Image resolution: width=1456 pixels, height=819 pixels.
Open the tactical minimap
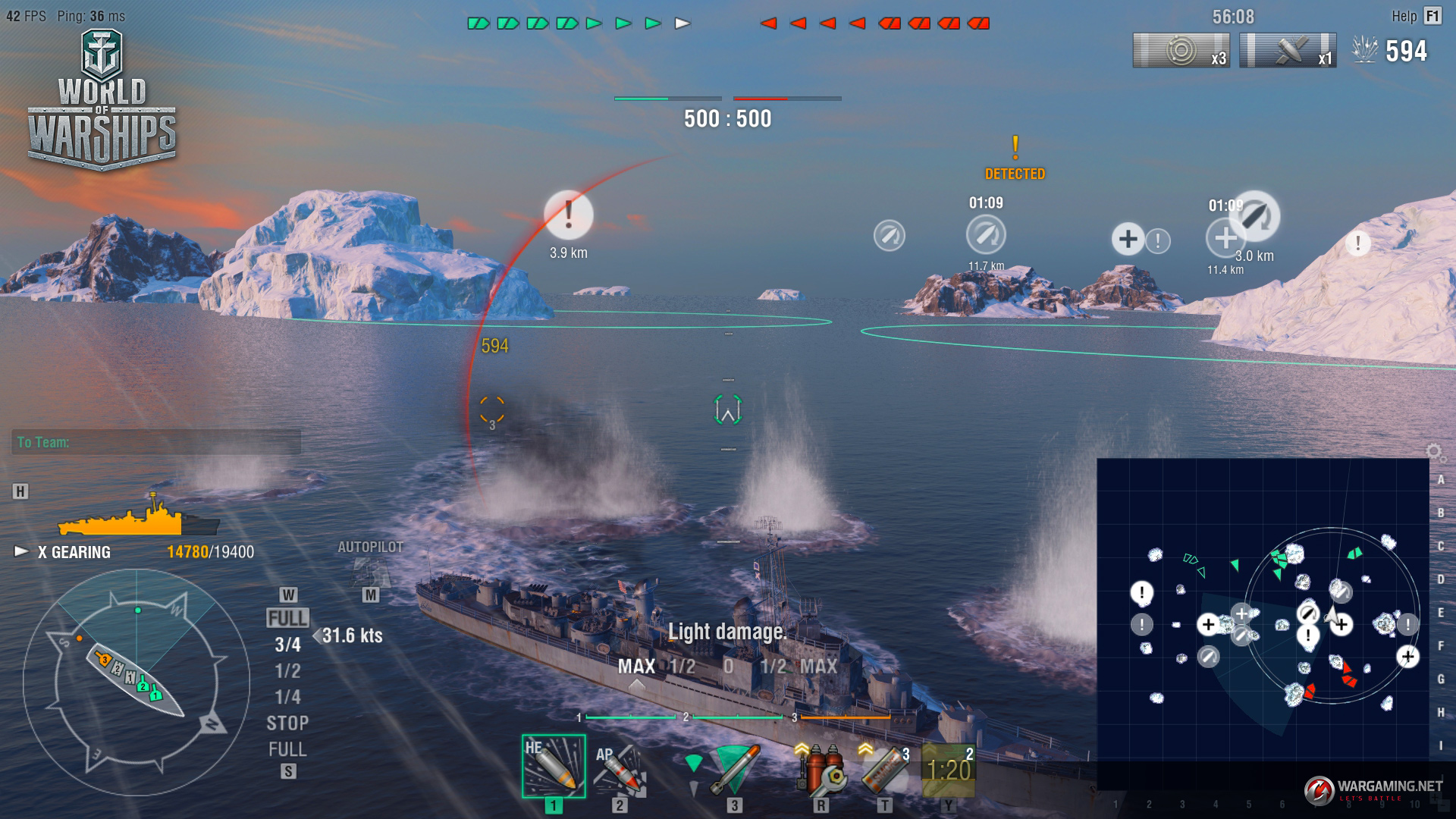pos(1263,622)
